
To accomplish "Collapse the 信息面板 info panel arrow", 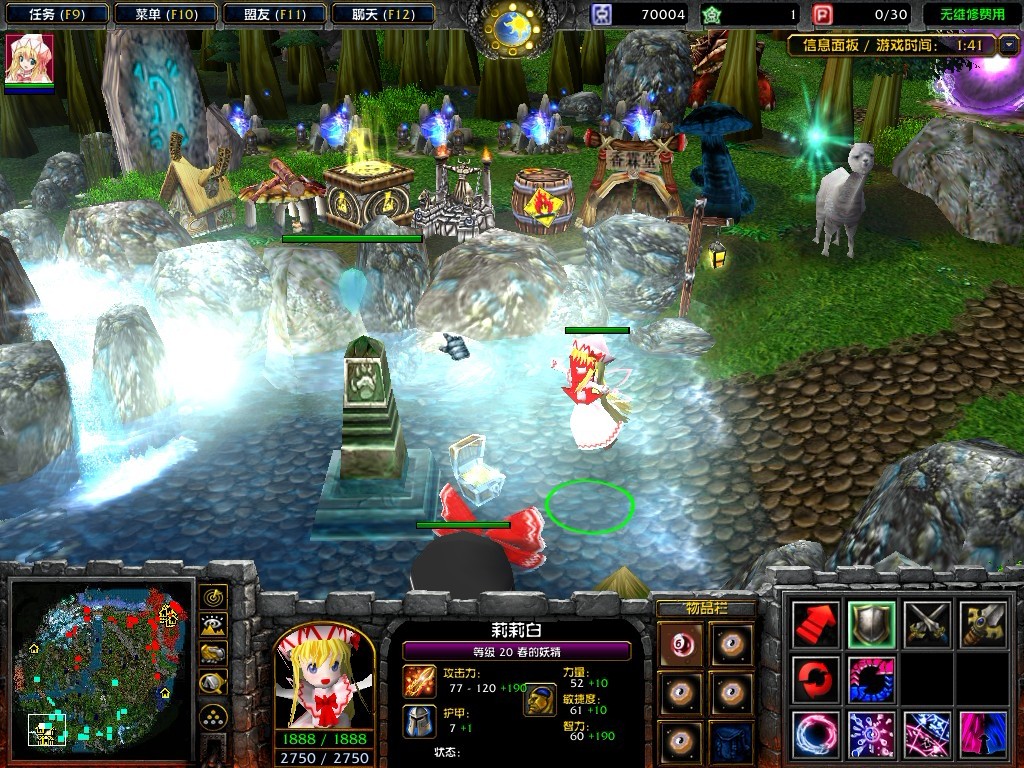I will [1010, 45].
